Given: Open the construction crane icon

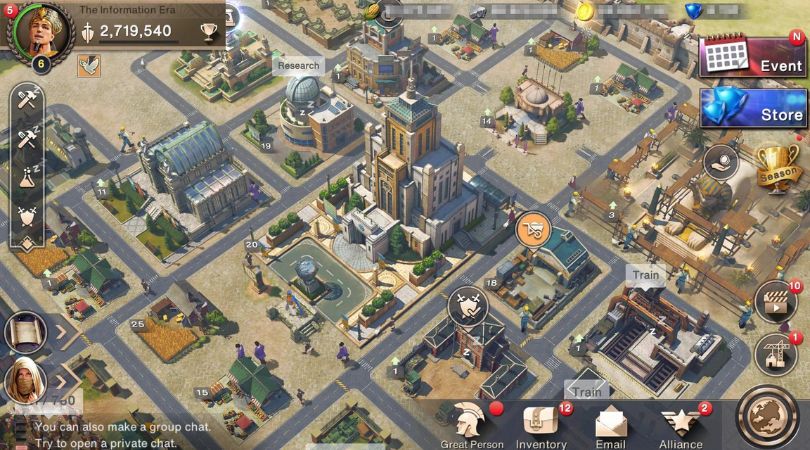Looking at the screenshot, I should (x=773, y=351).
